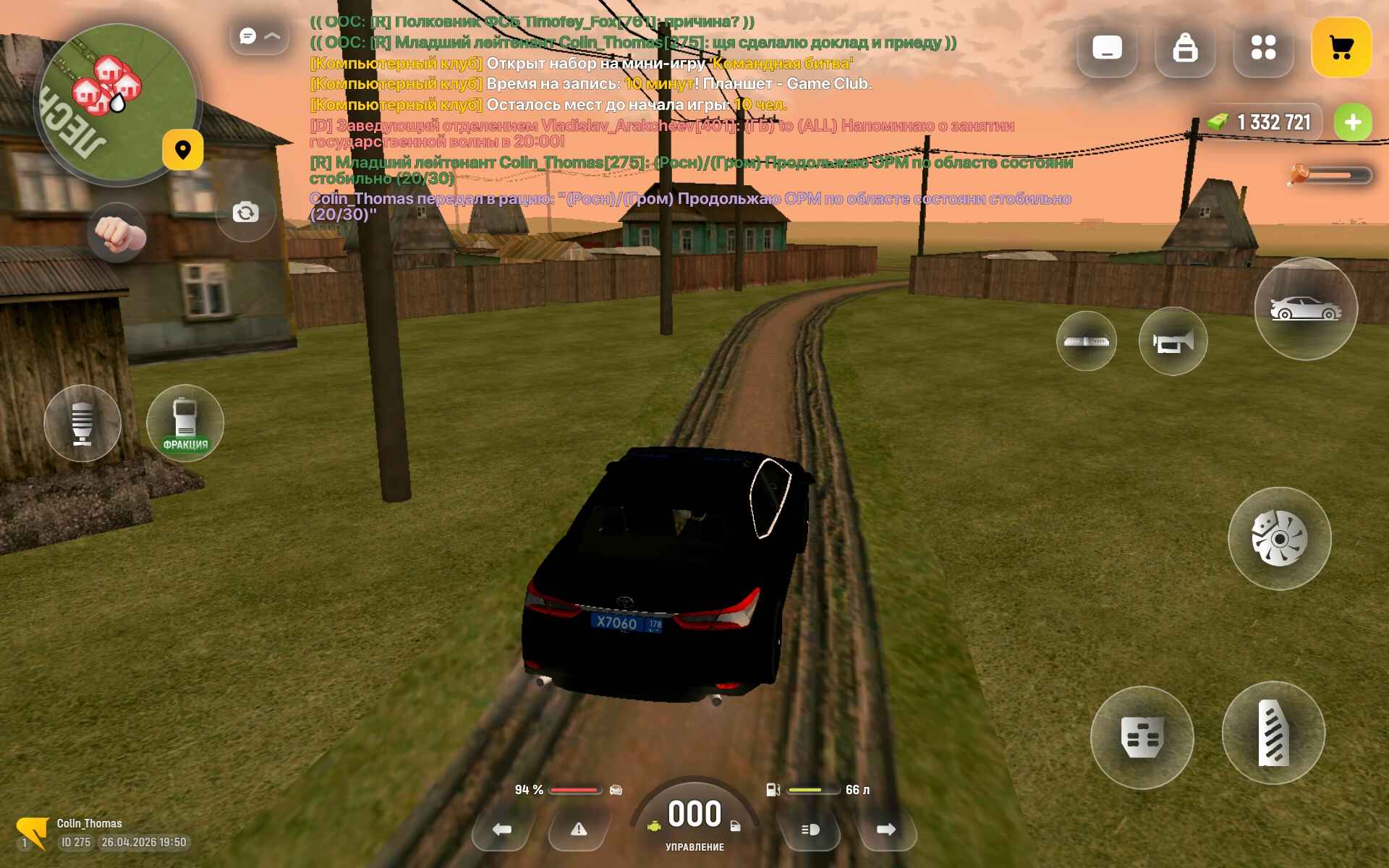Select the fist action button
The width and height of the screenshot is (1389, 868).
point(116,233)
